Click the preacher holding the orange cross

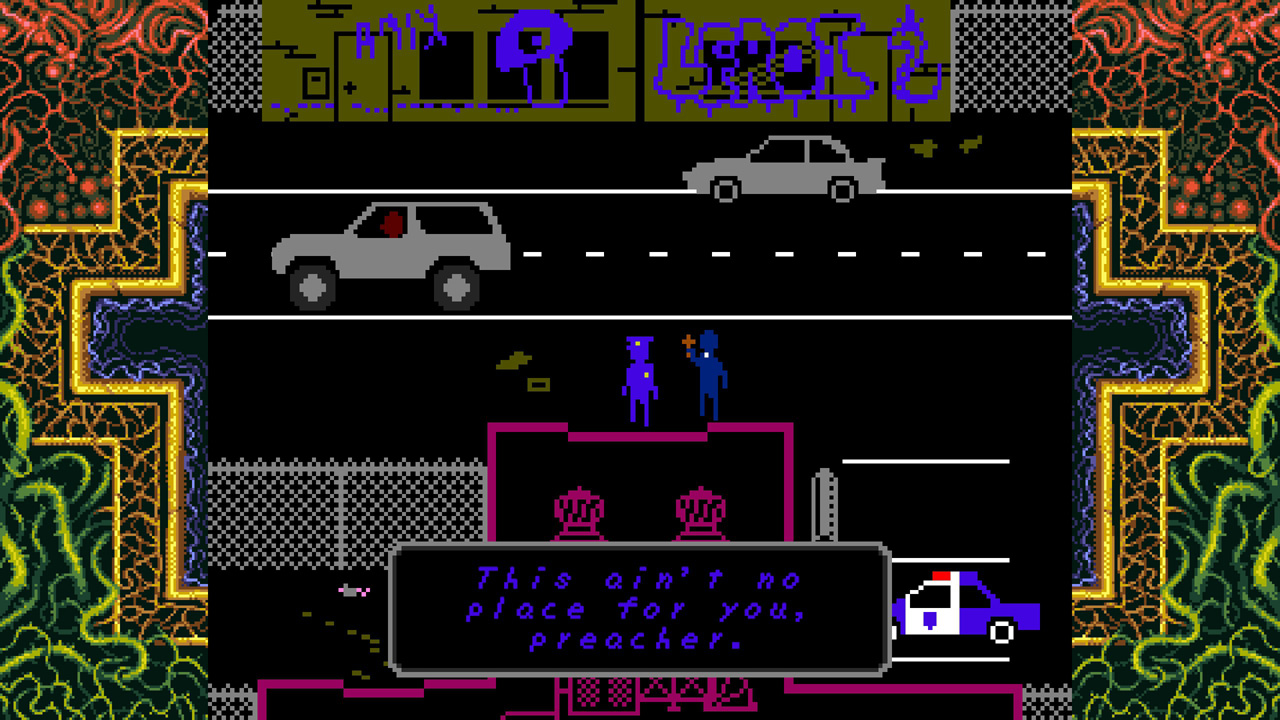pyautogui.click(x=707, y=380)
